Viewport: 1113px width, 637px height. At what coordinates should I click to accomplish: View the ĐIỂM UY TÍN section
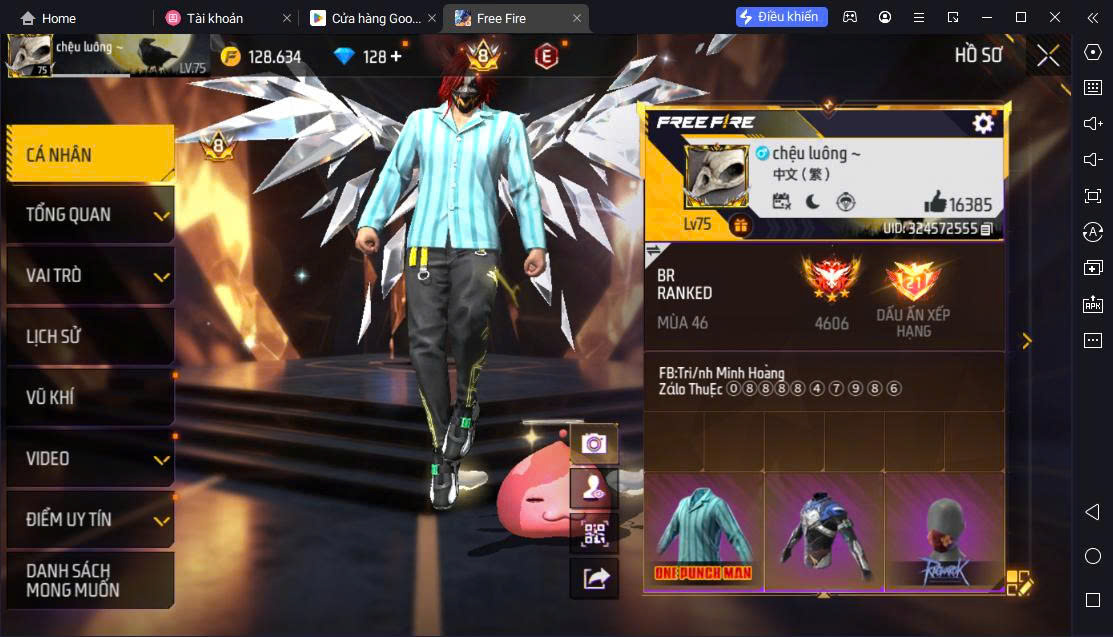coord(89,519)
